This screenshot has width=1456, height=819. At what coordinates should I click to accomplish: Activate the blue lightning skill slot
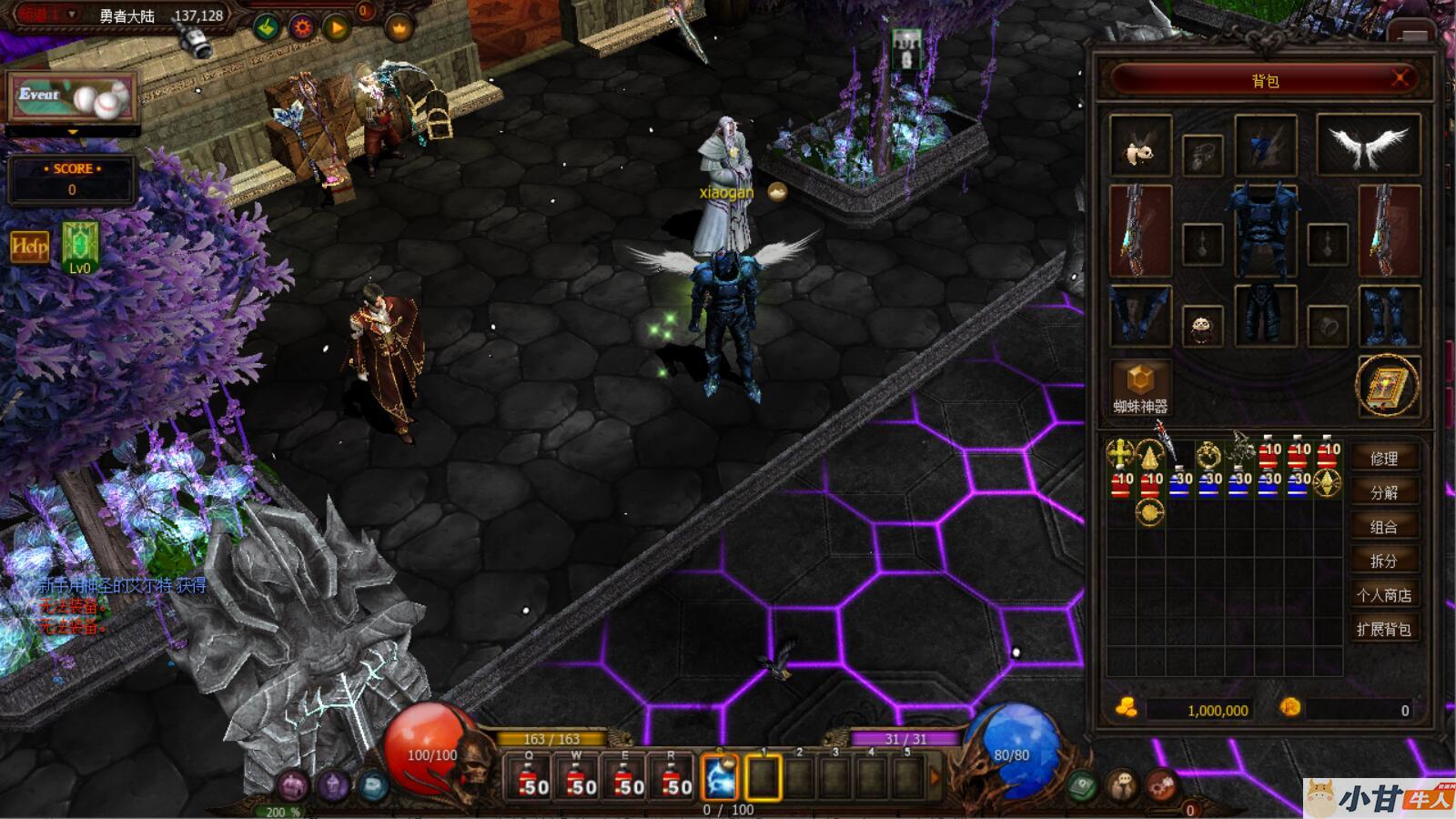pyautogui.click(x=719, y=778)
